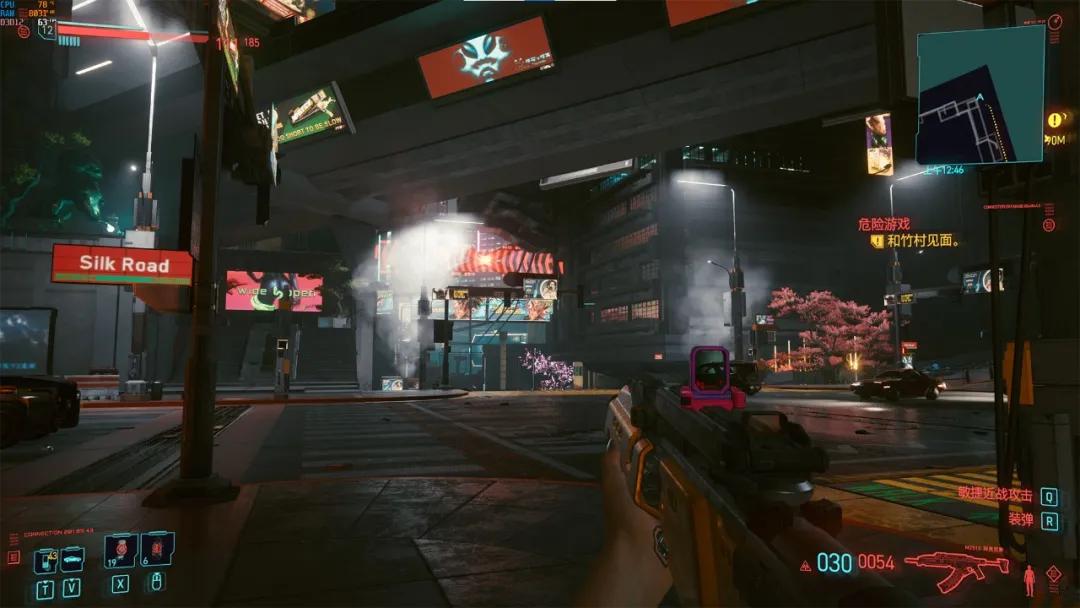Click the red diamond icon beside the stance figure

pos(1053,573)
